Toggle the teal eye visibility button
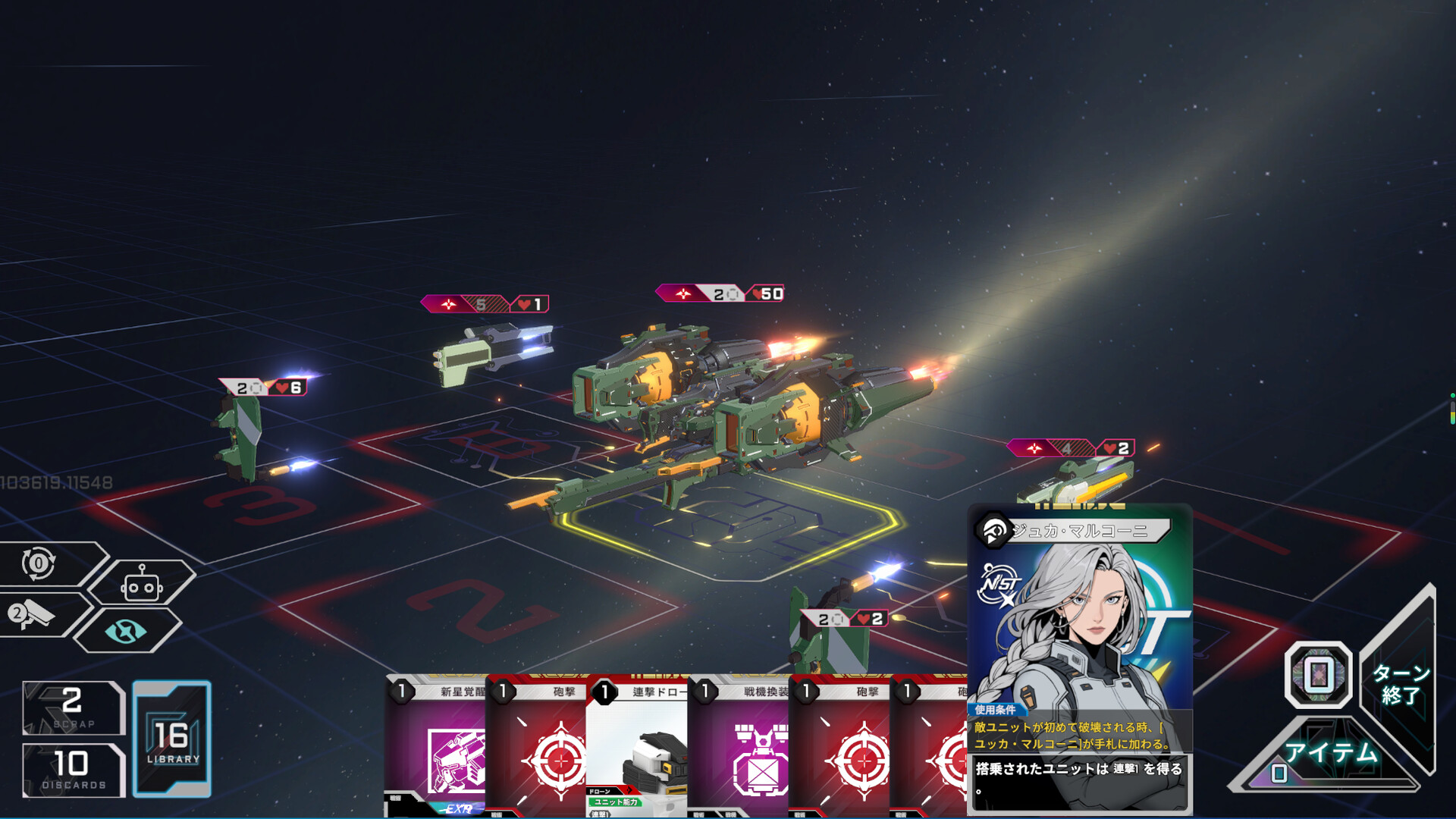The image size is (1456, 819). tap(126, 630)
